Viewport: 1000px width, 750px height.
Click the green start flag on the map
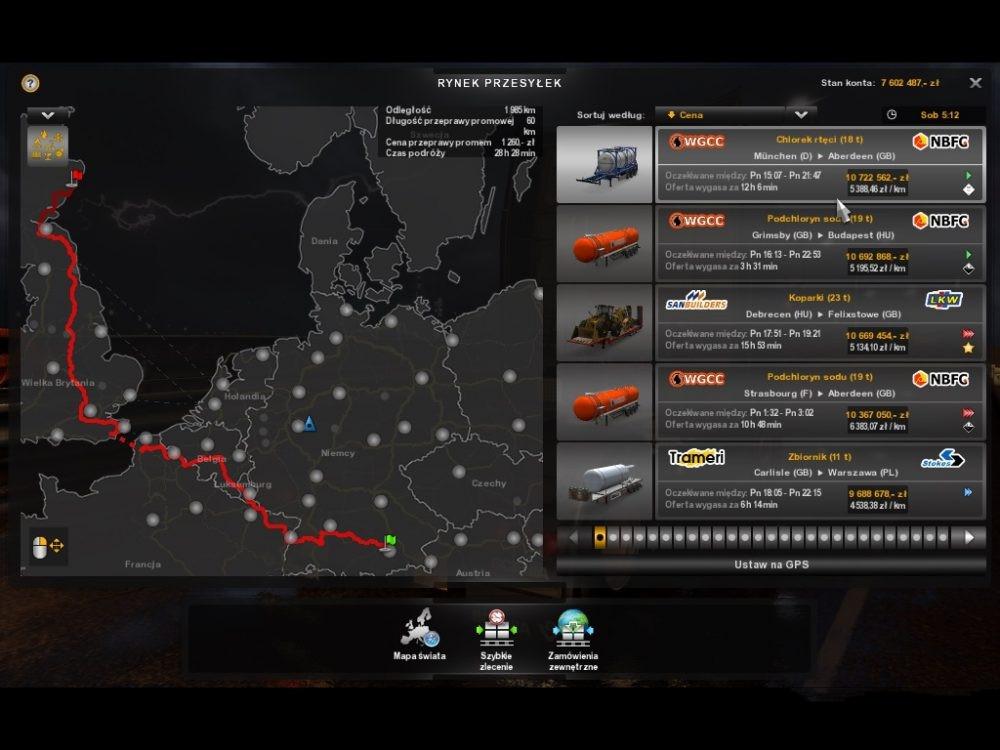point(390,540)
